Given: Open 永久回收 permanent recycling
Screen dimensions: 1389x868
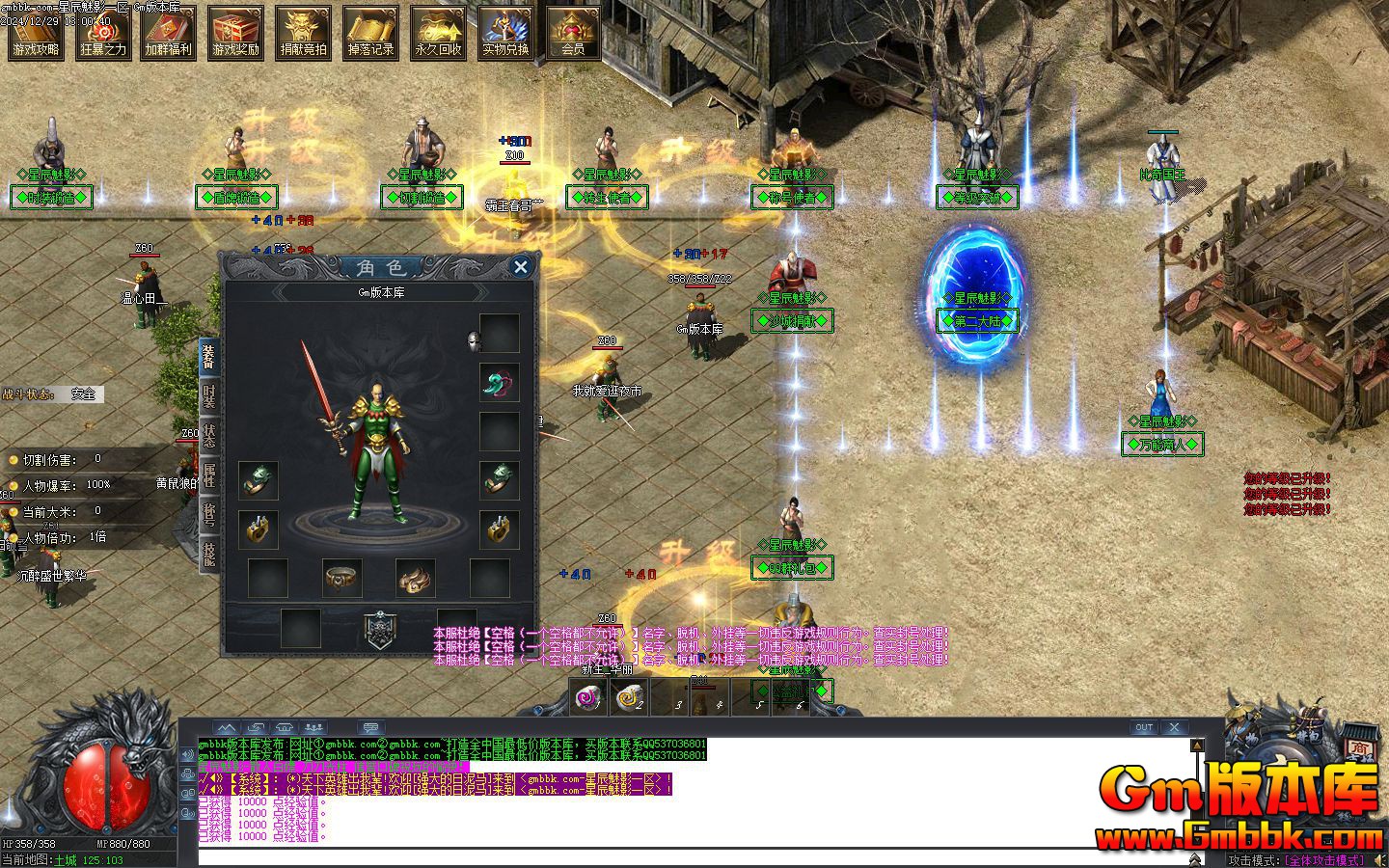Looking at the screenshot, I should 438,32.
